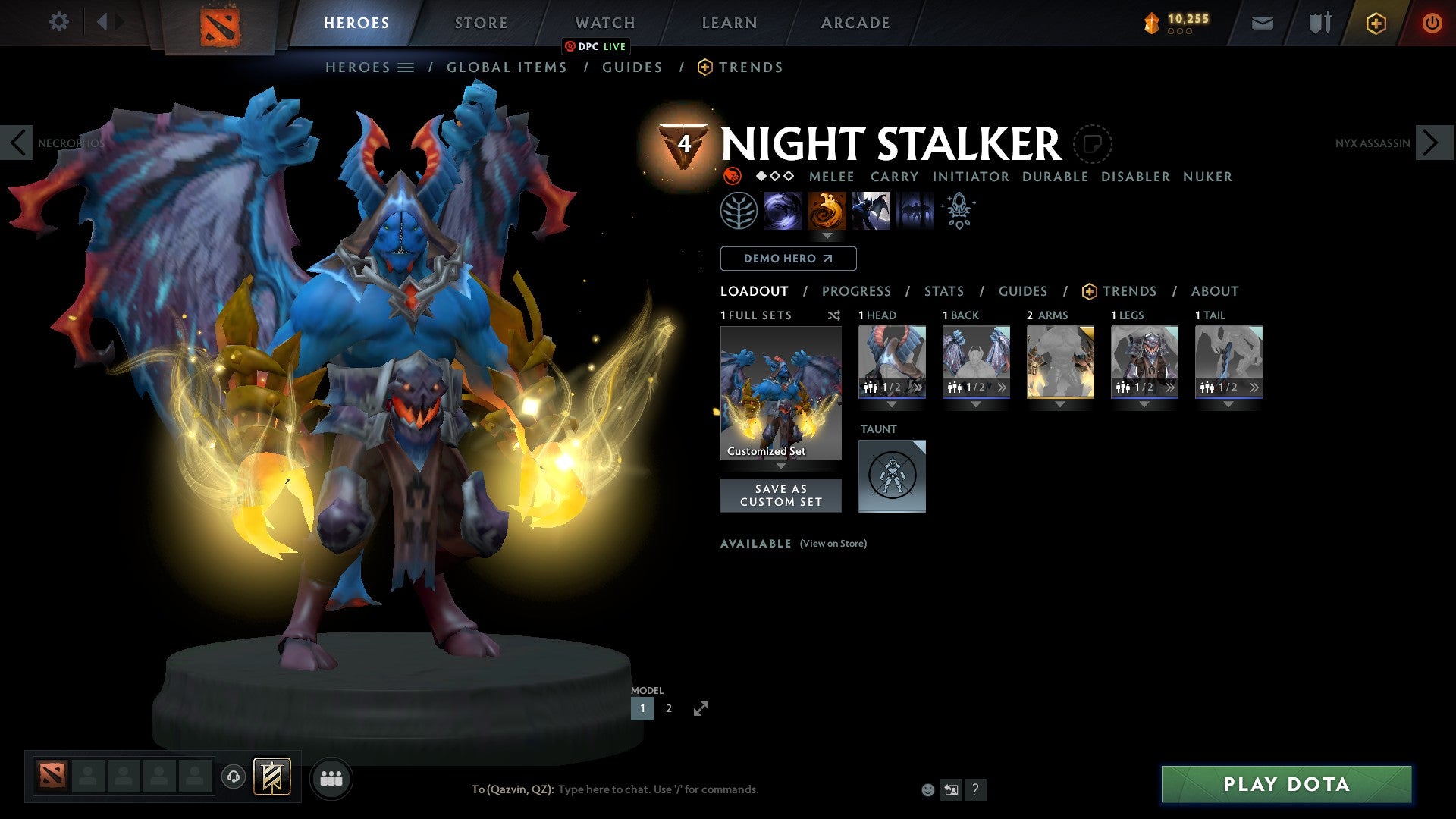This screenshot has width=1456, height=819.
Task: Open the Dota Plus icon
Action: (x=1376, y=23)
